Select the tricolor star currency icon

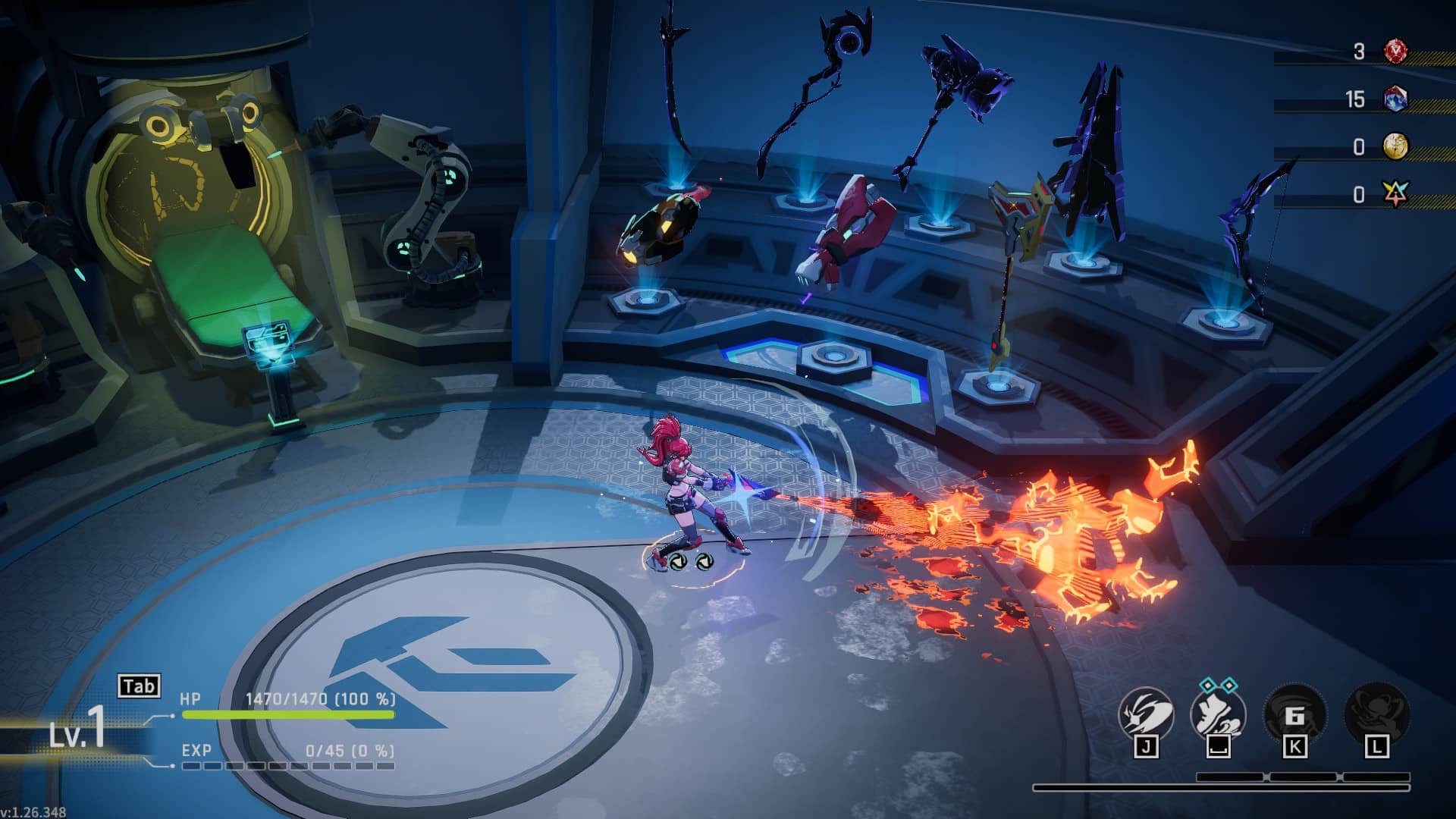pos(1395,195)
